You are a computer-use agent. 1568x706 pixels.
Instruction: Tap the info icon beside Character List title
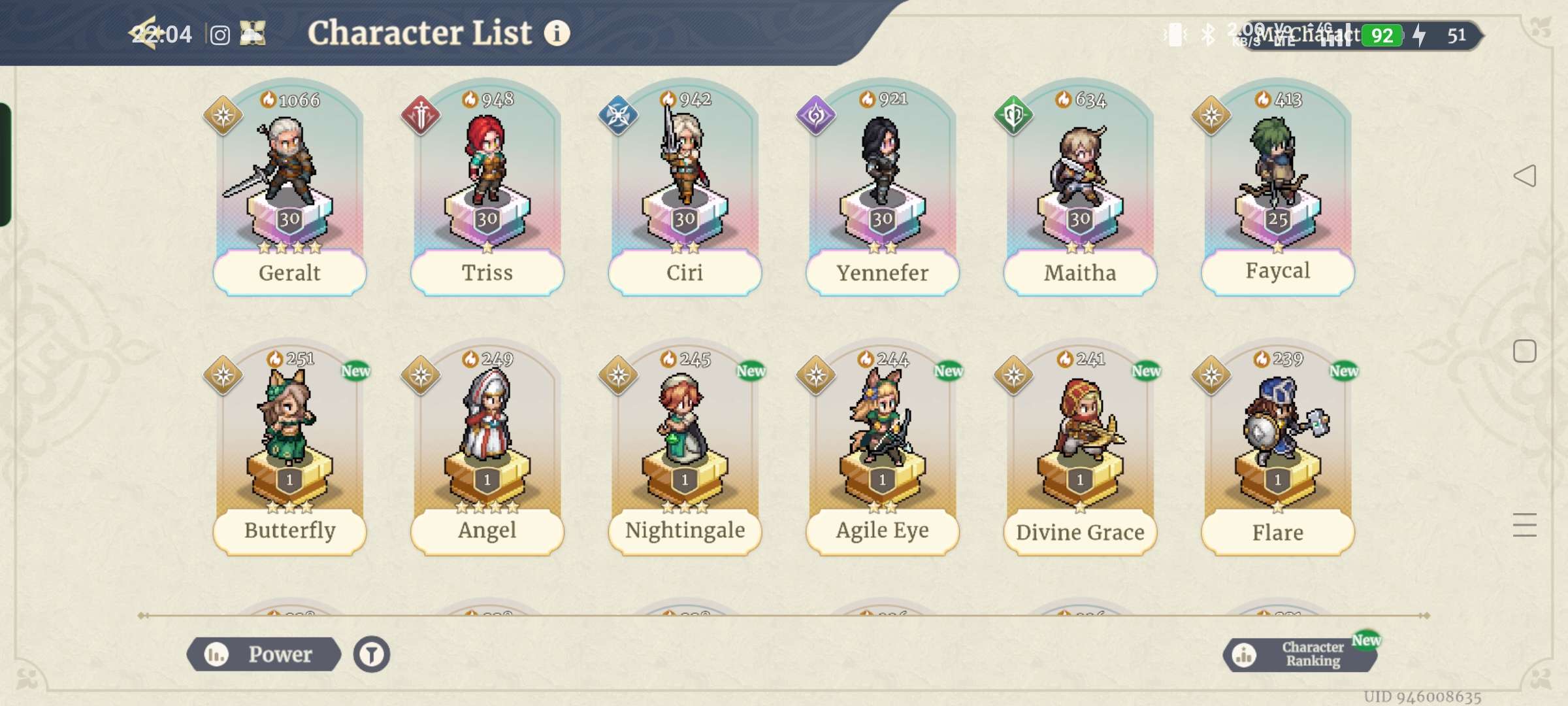point(557,32)
